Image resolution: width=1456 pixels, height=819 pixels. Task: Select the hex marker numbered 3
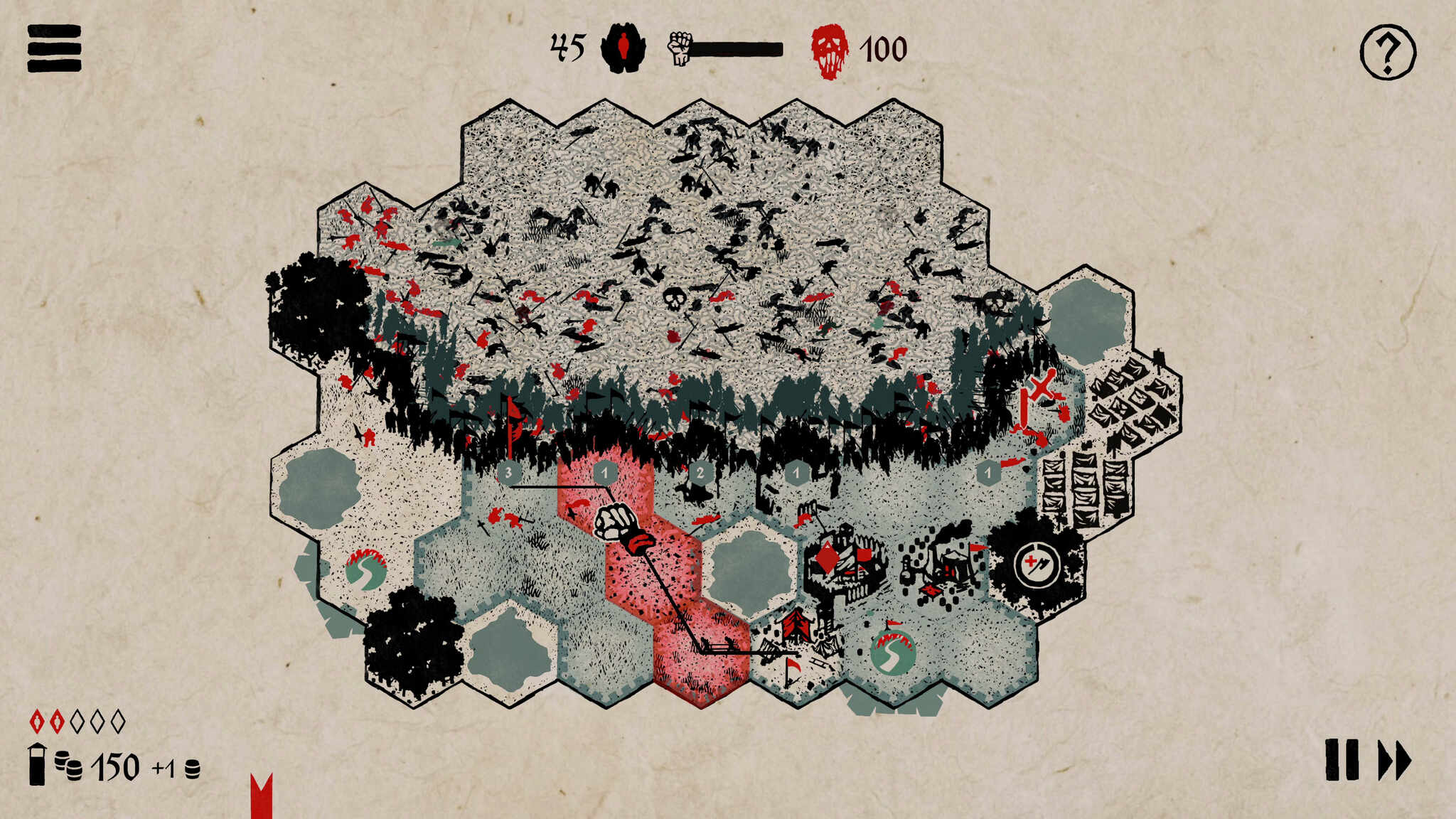(x=508, y=472)
